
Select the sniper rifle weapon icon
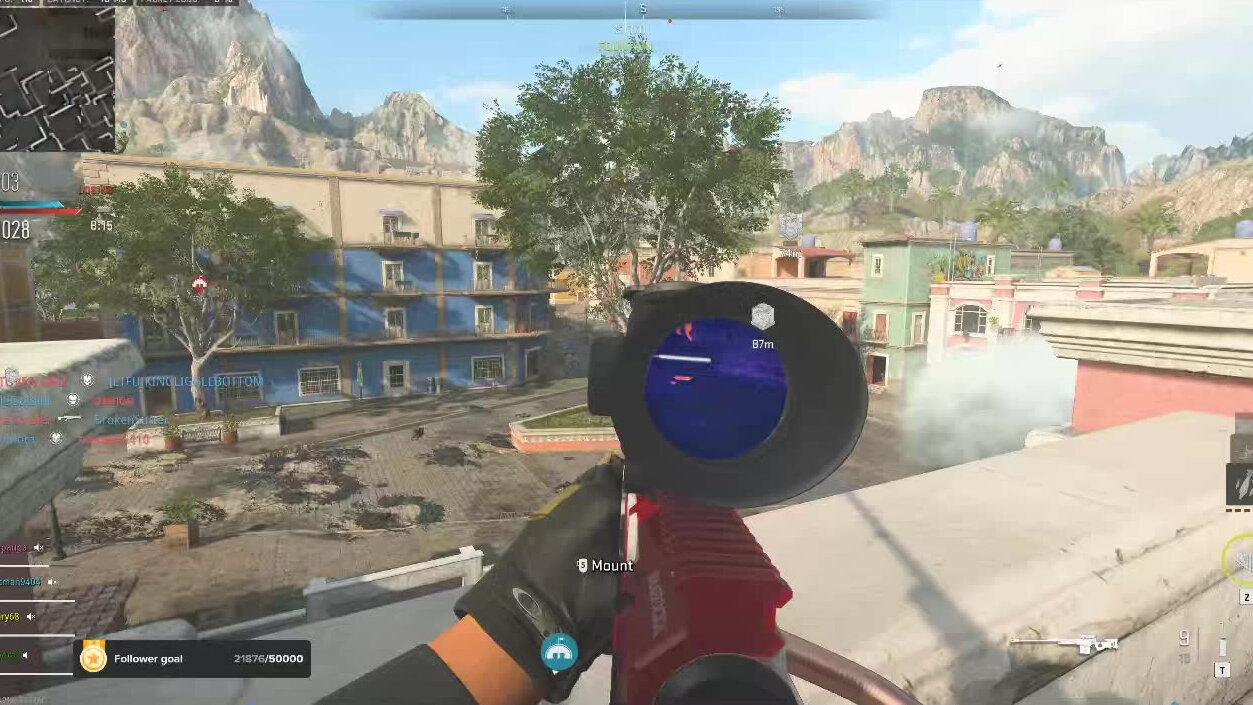coord(1063,644)
